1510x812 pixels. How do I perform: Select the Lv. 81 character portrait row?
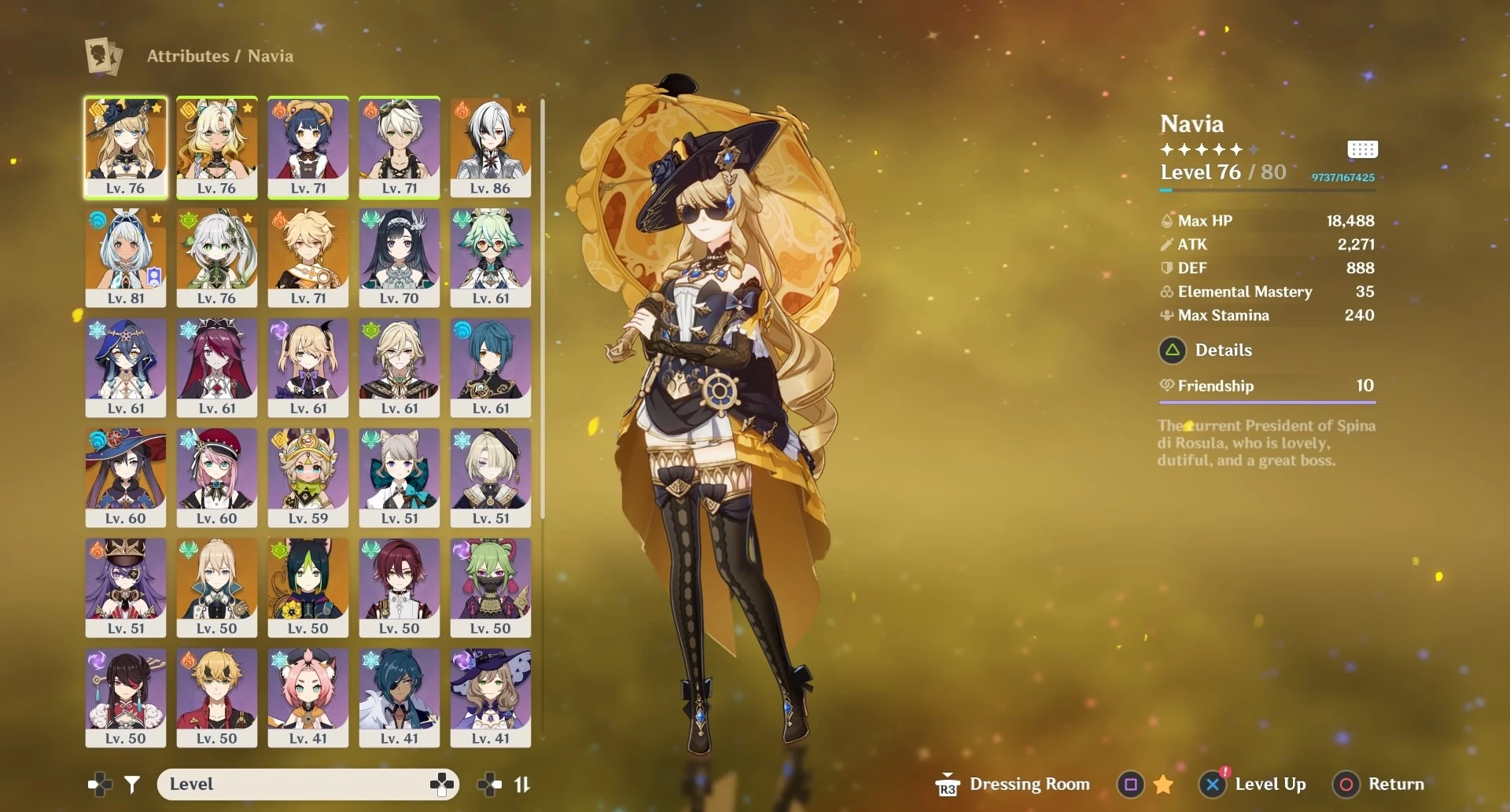pos(126,258)
